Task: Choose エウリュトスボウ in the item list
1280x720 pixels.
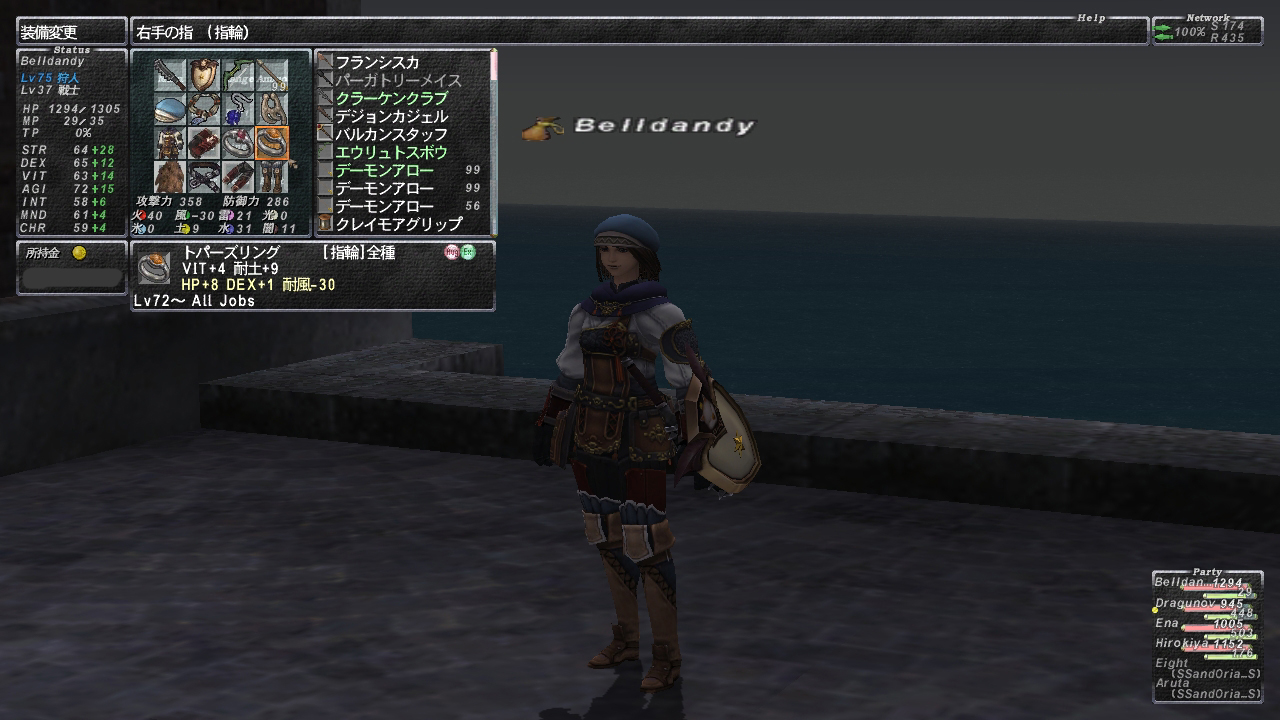Action: 391,152
